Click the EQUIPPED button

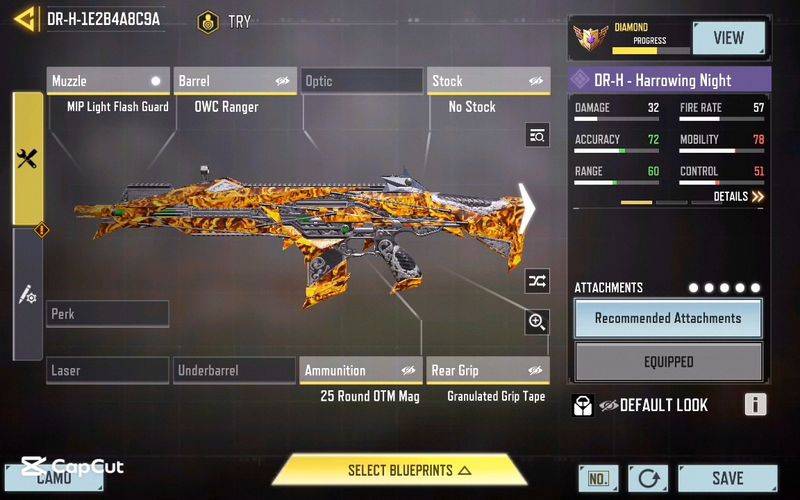668,362
